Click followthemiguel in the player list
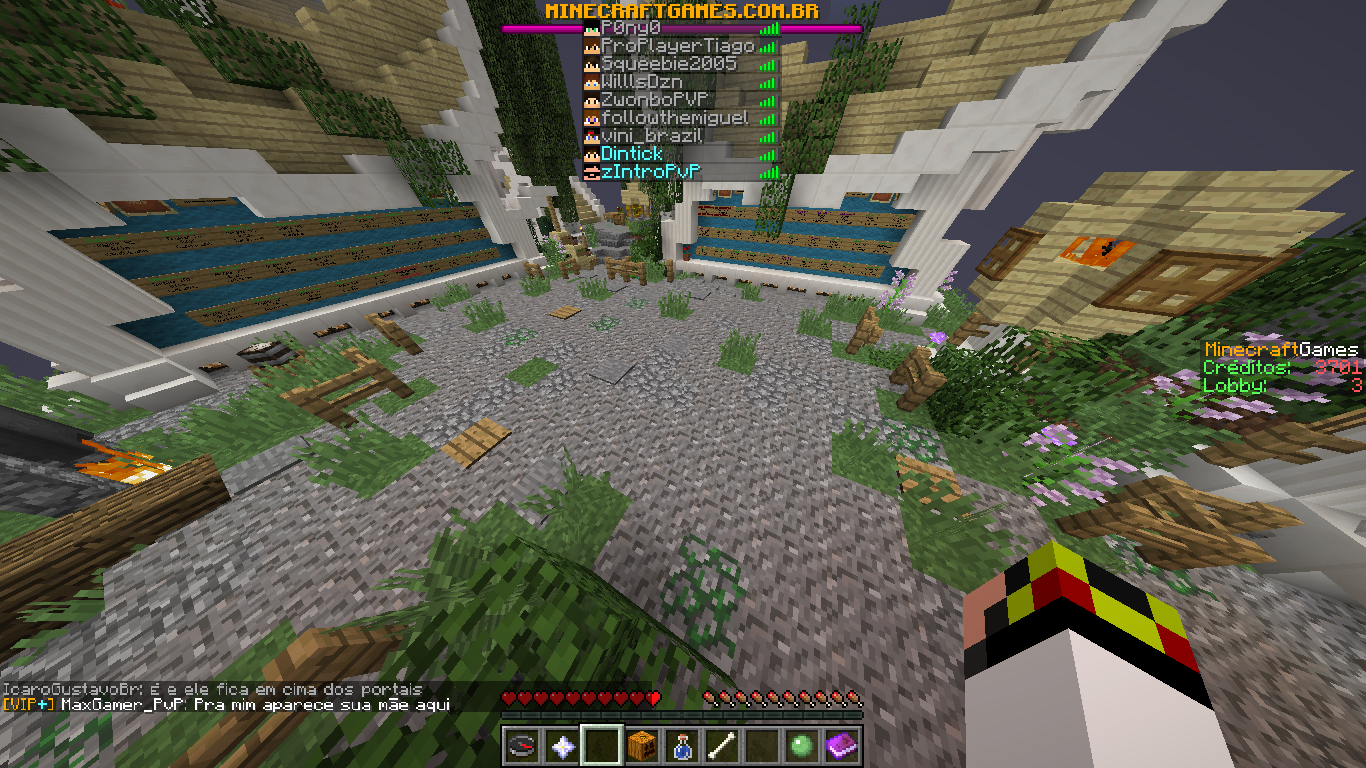The height and width of the screenshot is (768, 1366). 674,118
